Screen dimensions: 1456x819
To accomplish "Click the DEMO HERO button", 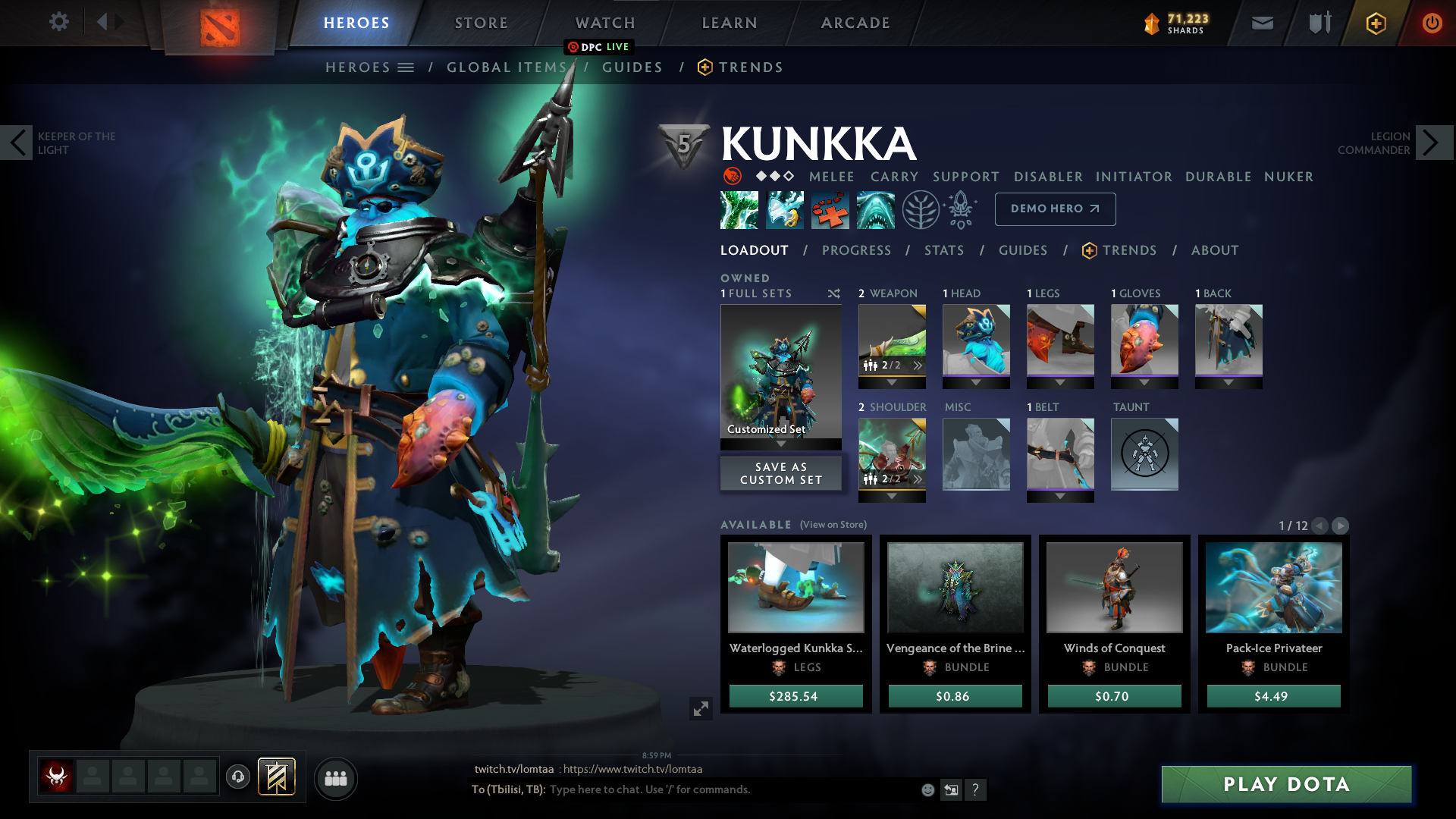I will pyautogui.click(x=1055, y=209).
